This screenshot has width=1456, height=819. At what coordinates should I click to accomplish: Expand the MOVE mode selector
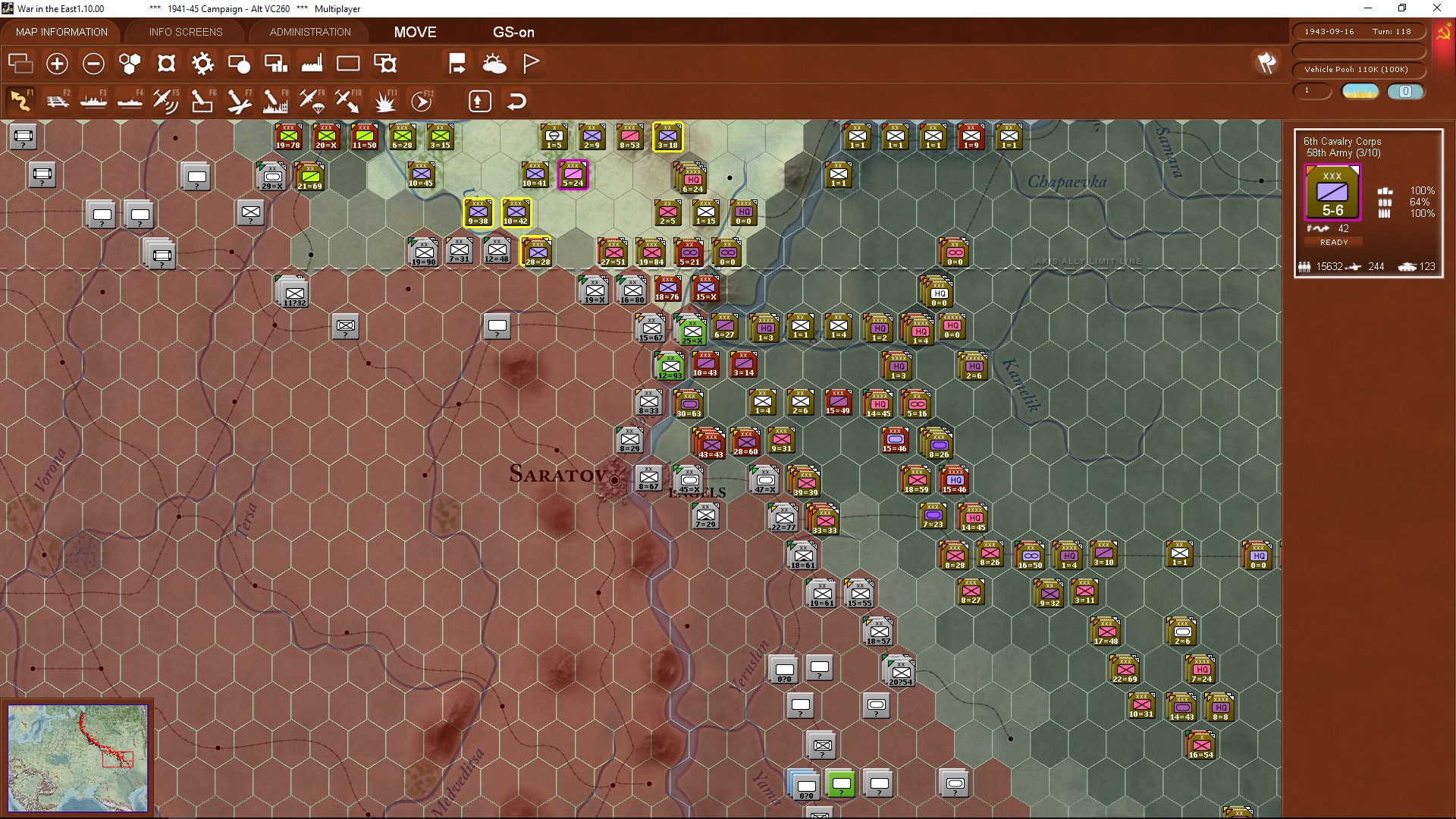(x=415, y=33)
